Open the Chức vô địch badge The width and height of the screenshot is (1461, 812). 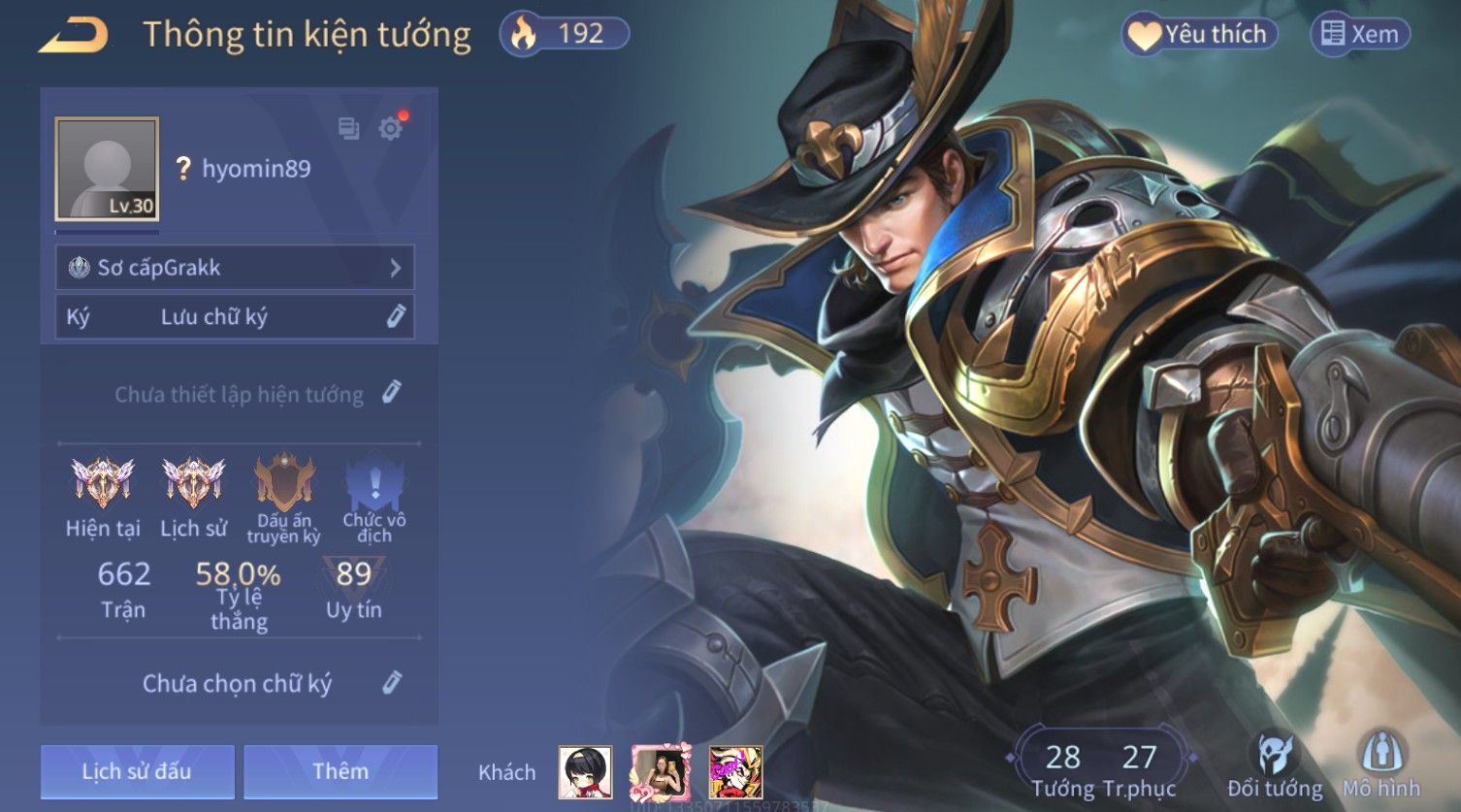click(x=373, y=482)
